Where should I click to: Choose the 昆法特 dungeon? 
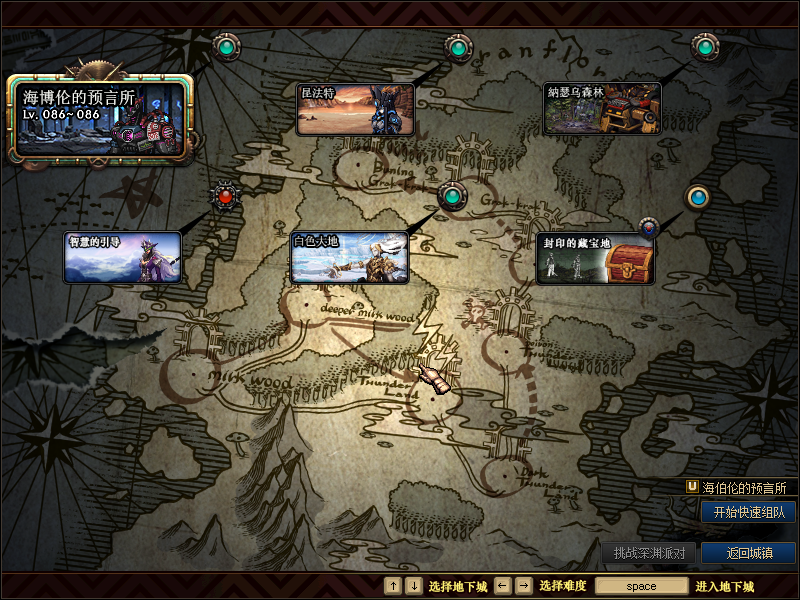click(356, 109)
